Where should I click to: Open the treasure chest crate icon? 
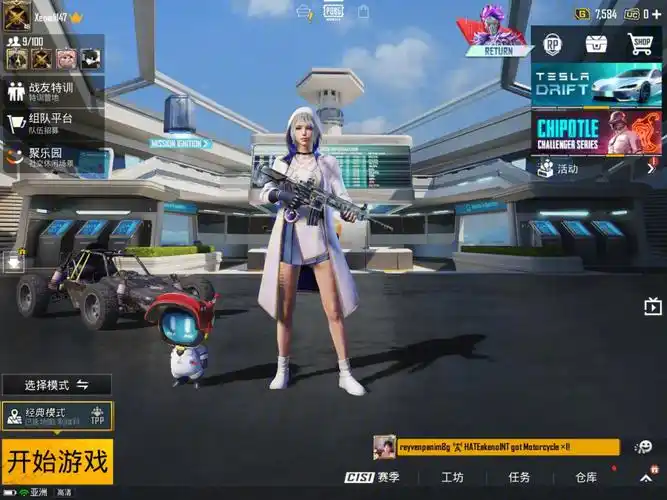(x=596, y=44)
